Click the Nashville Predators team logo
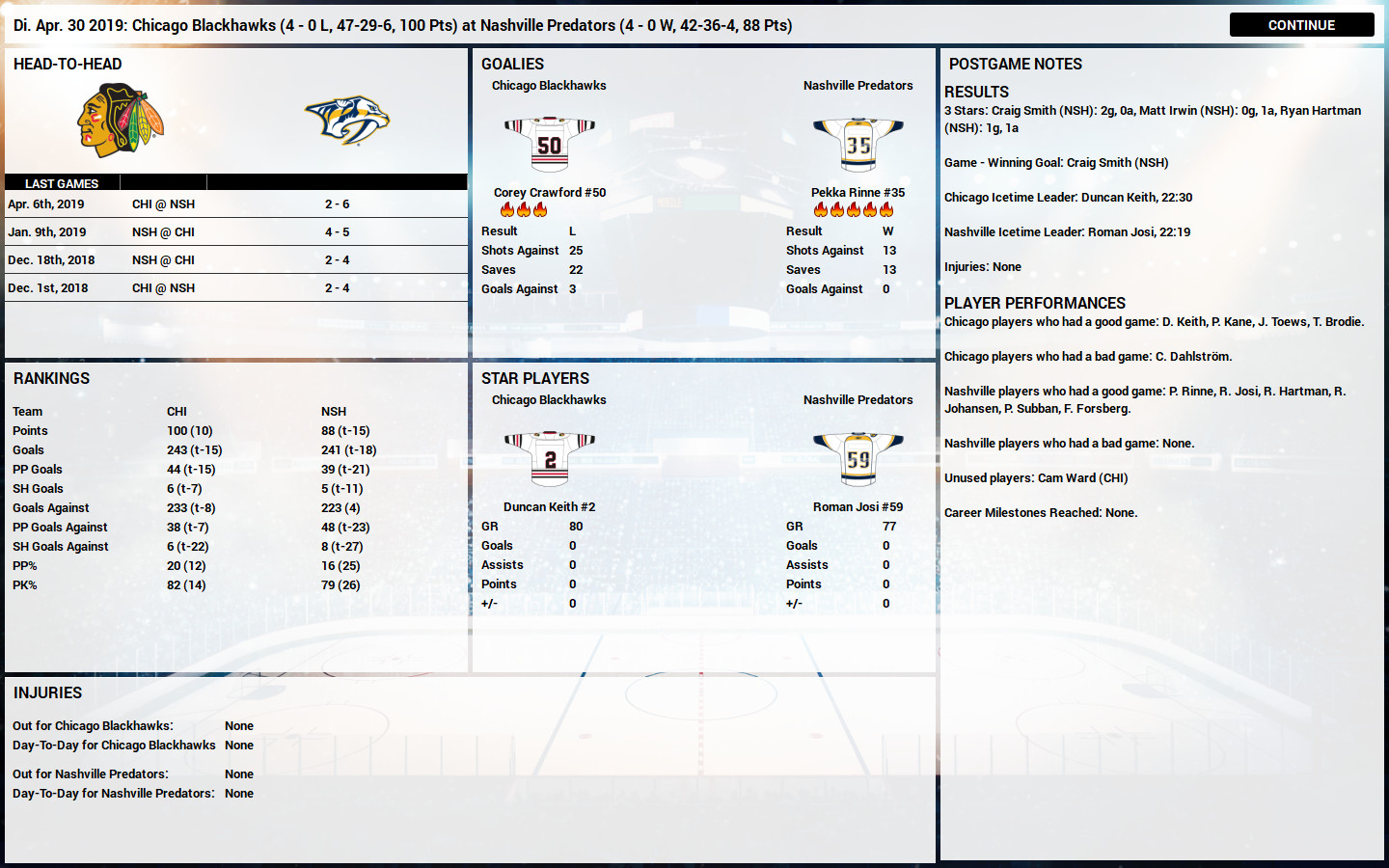 pos(347,119)
